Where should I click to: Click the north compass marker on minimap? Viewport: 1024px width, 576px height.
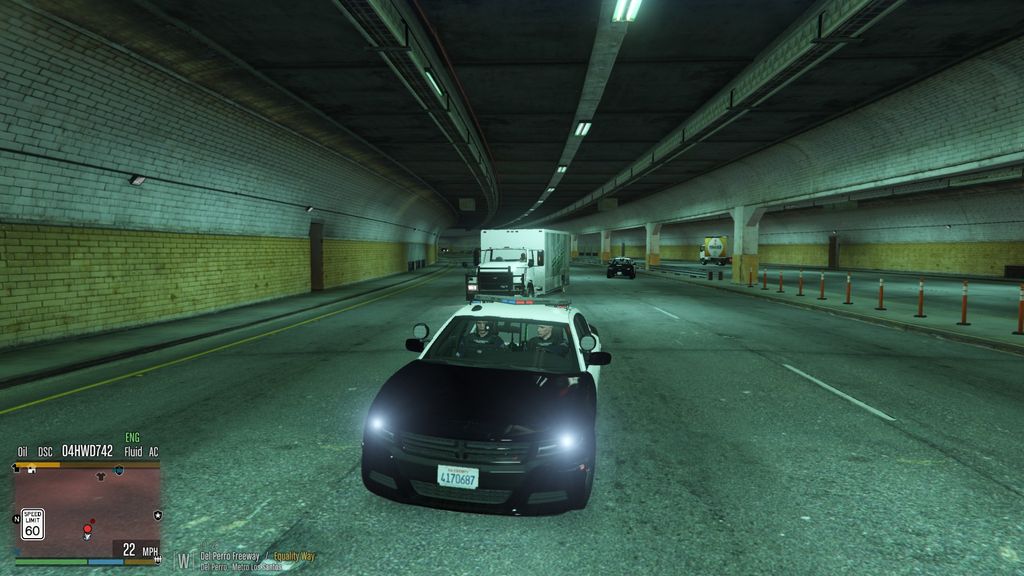(x=15, y=518)
